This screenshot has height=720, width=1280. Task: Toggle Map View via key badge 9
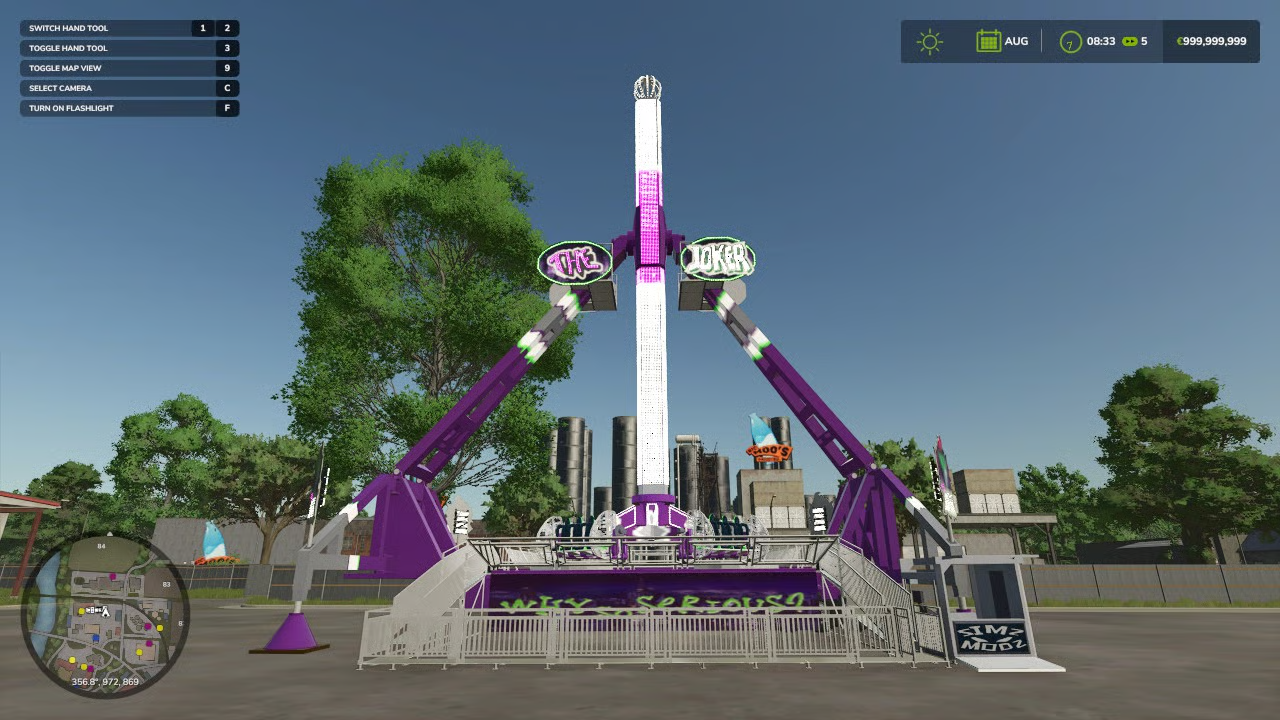tap(229, 67)
